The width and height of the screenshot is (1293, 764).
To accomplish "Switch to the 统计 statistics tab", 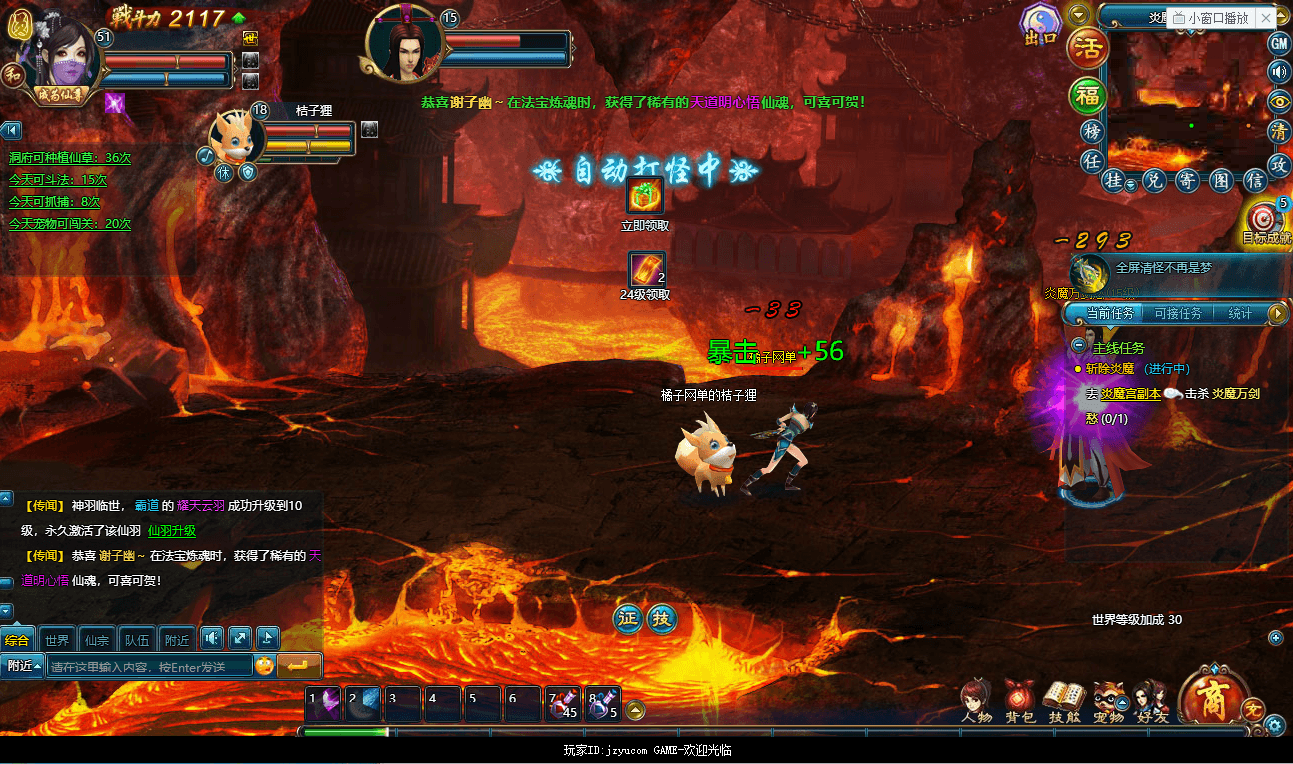I will click(x=1240, y=314).
